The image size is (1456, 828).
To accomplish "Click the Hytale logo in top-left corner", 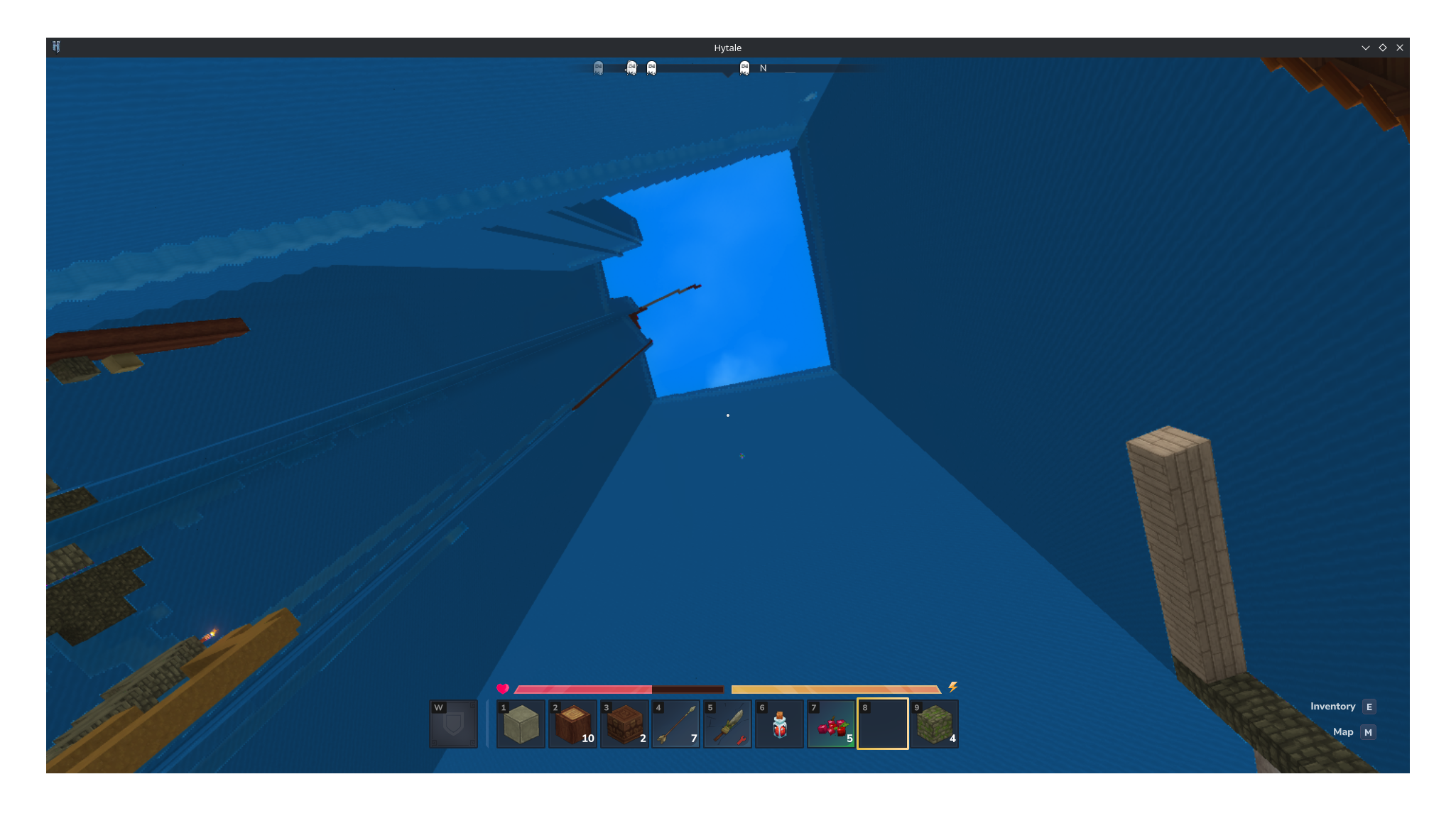I will (x=57, y=47).
